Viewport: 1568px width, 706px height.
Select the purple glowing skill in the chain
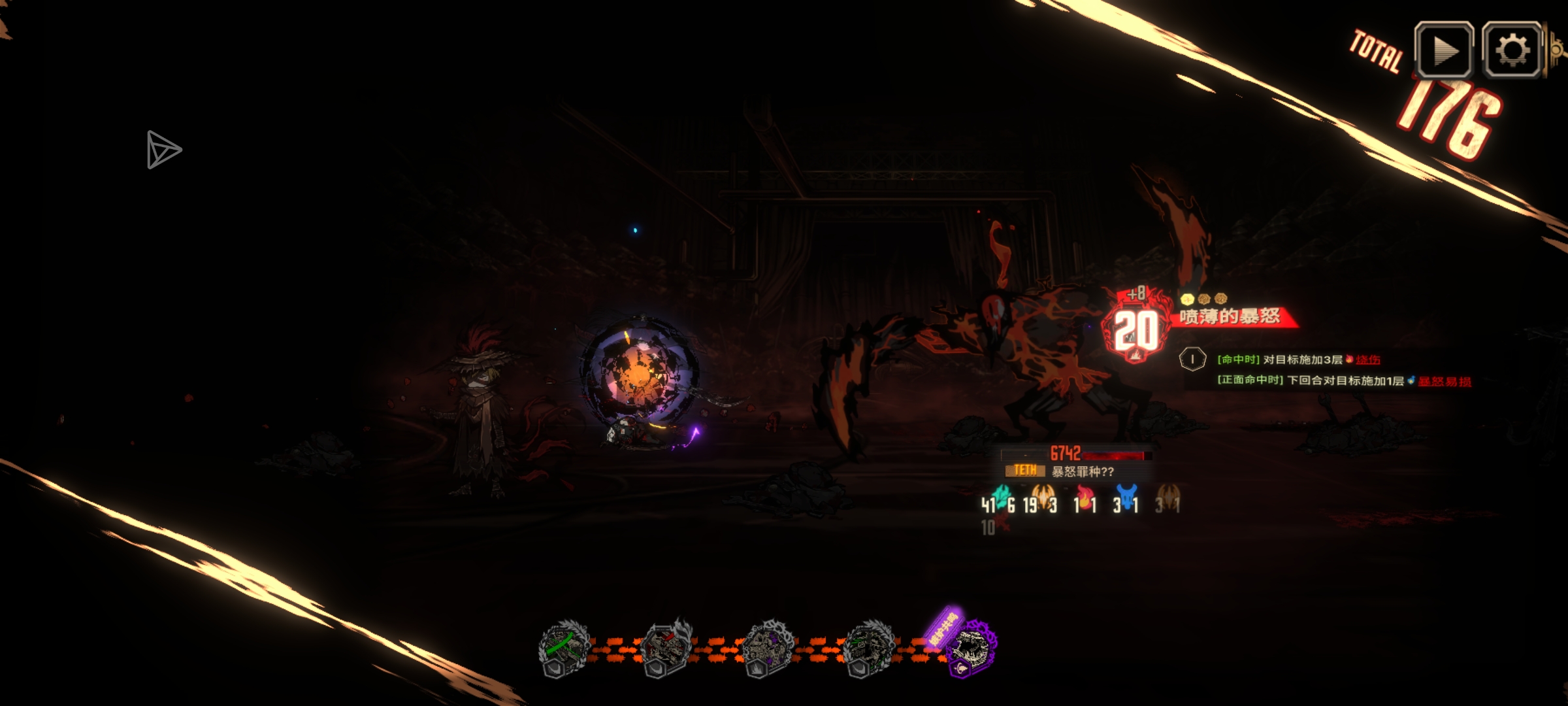[972, 647]
